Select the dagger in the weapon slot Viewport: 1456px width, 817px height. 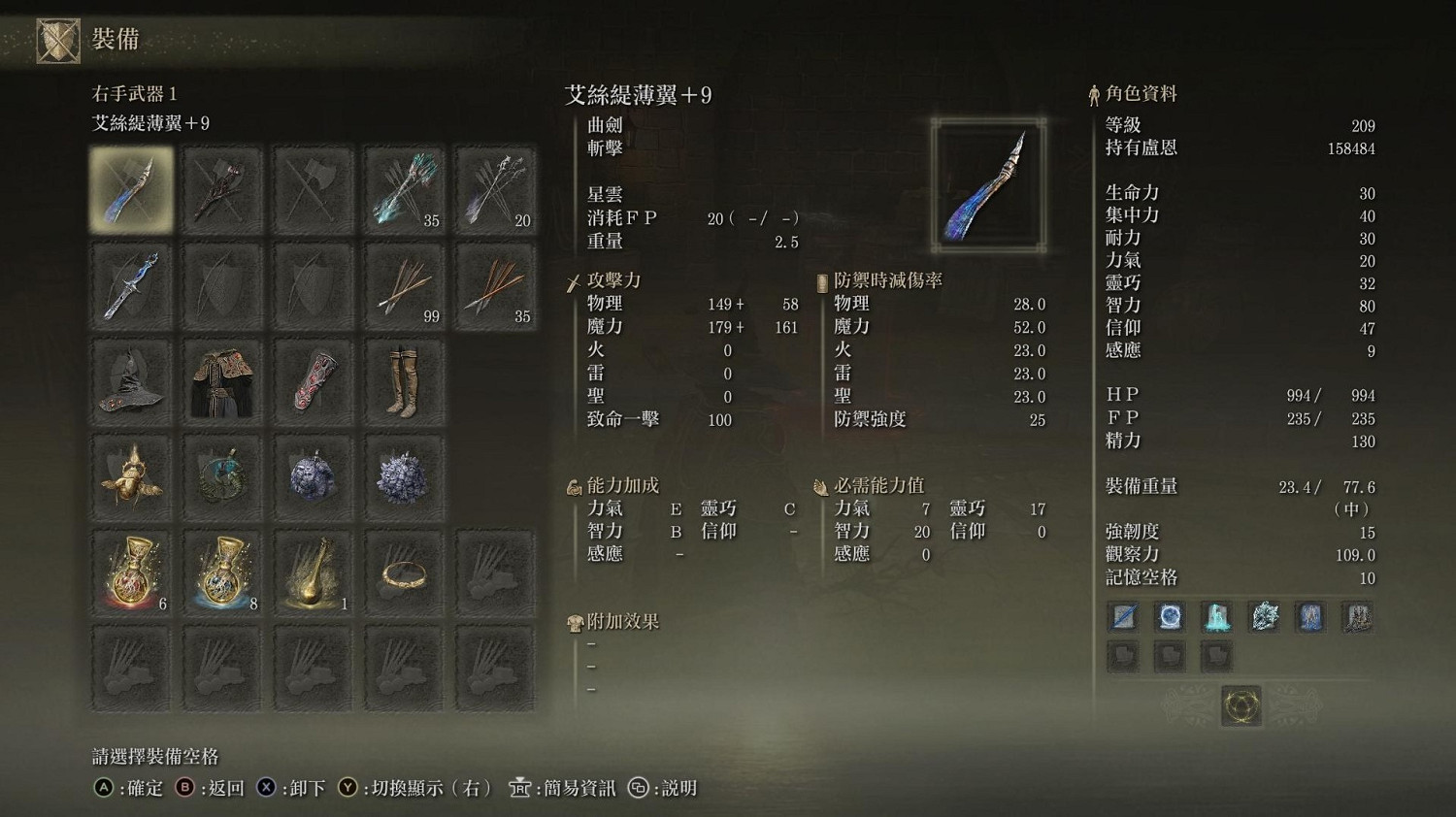[x=131, y=284]
